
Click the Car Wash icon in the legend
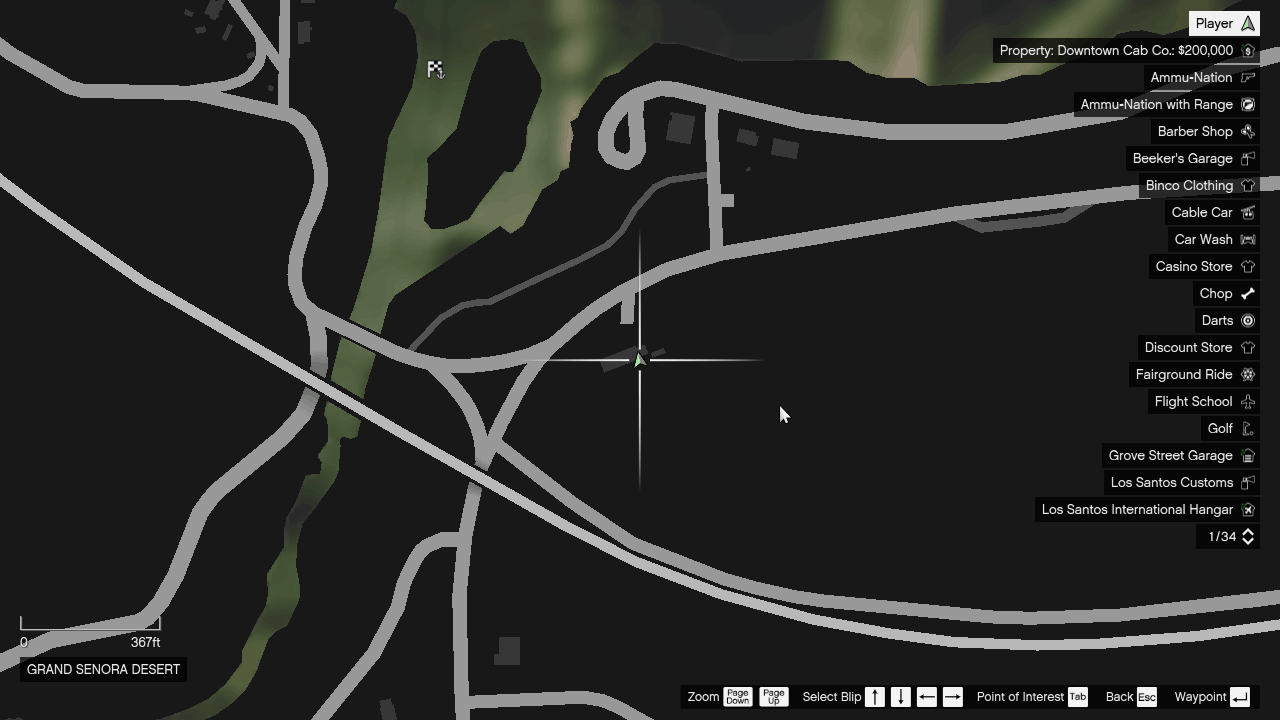point(1247,239)
